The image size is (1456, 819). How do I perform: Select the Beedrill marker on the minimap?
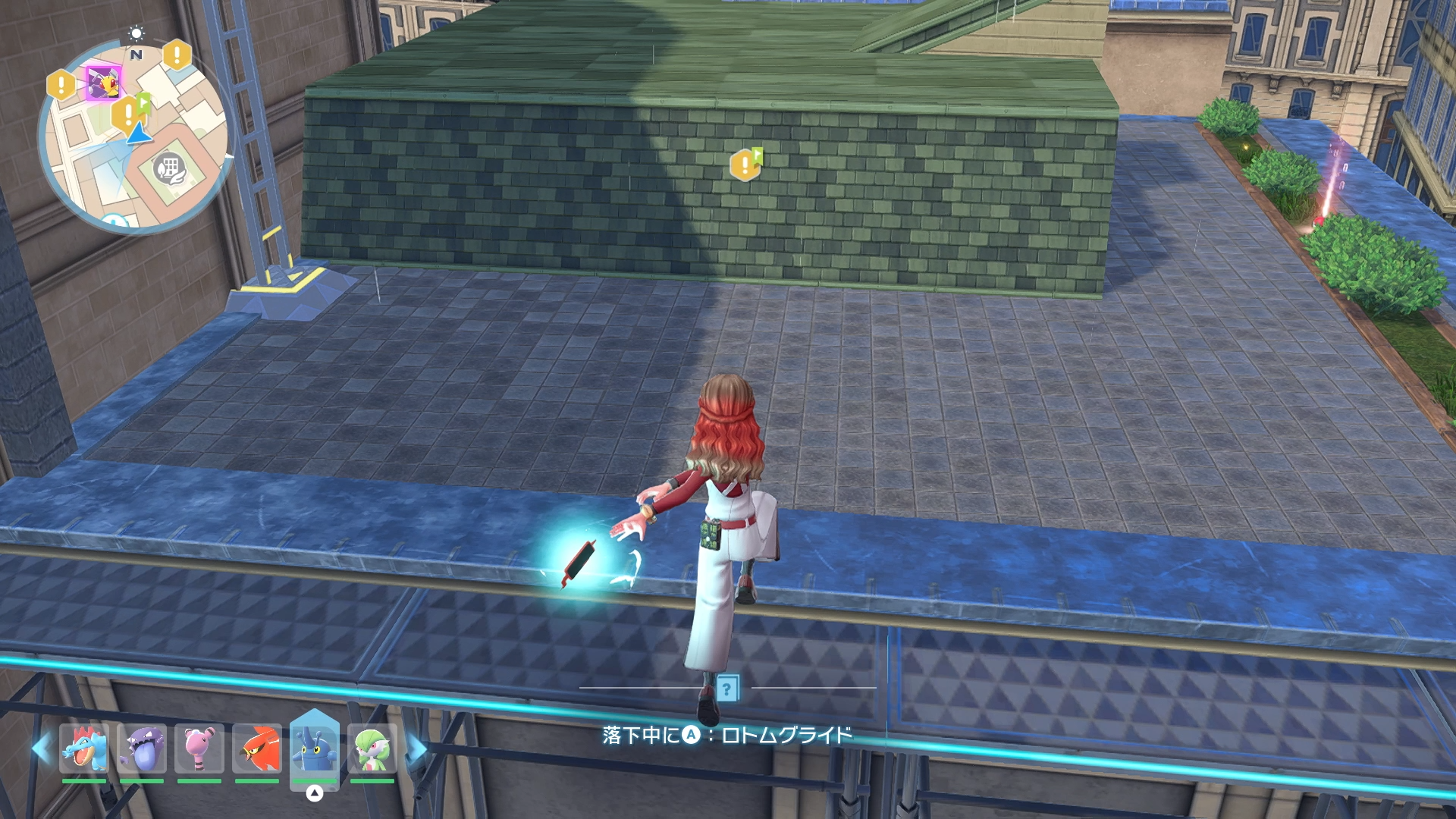[x=103, y=83]
